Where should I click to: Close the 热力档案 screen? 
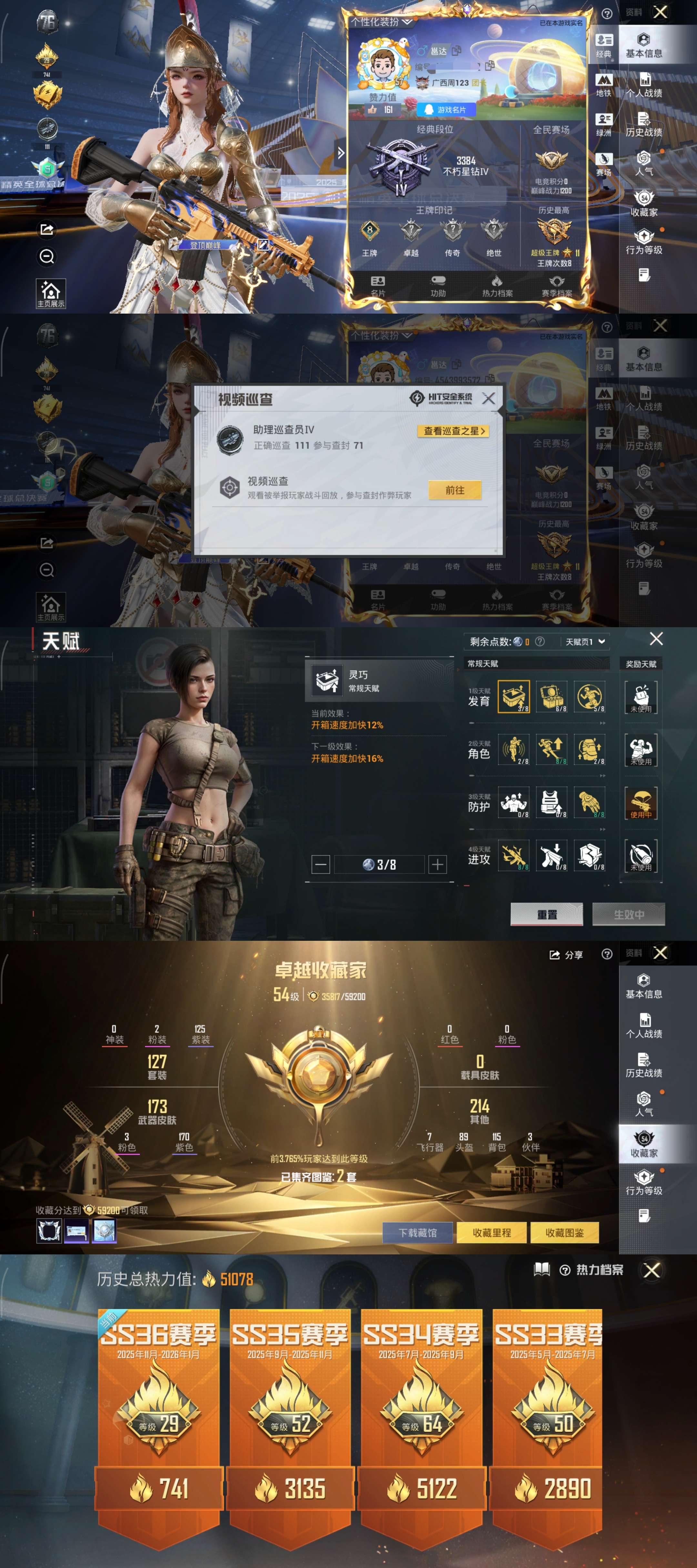click(652, 1270)
